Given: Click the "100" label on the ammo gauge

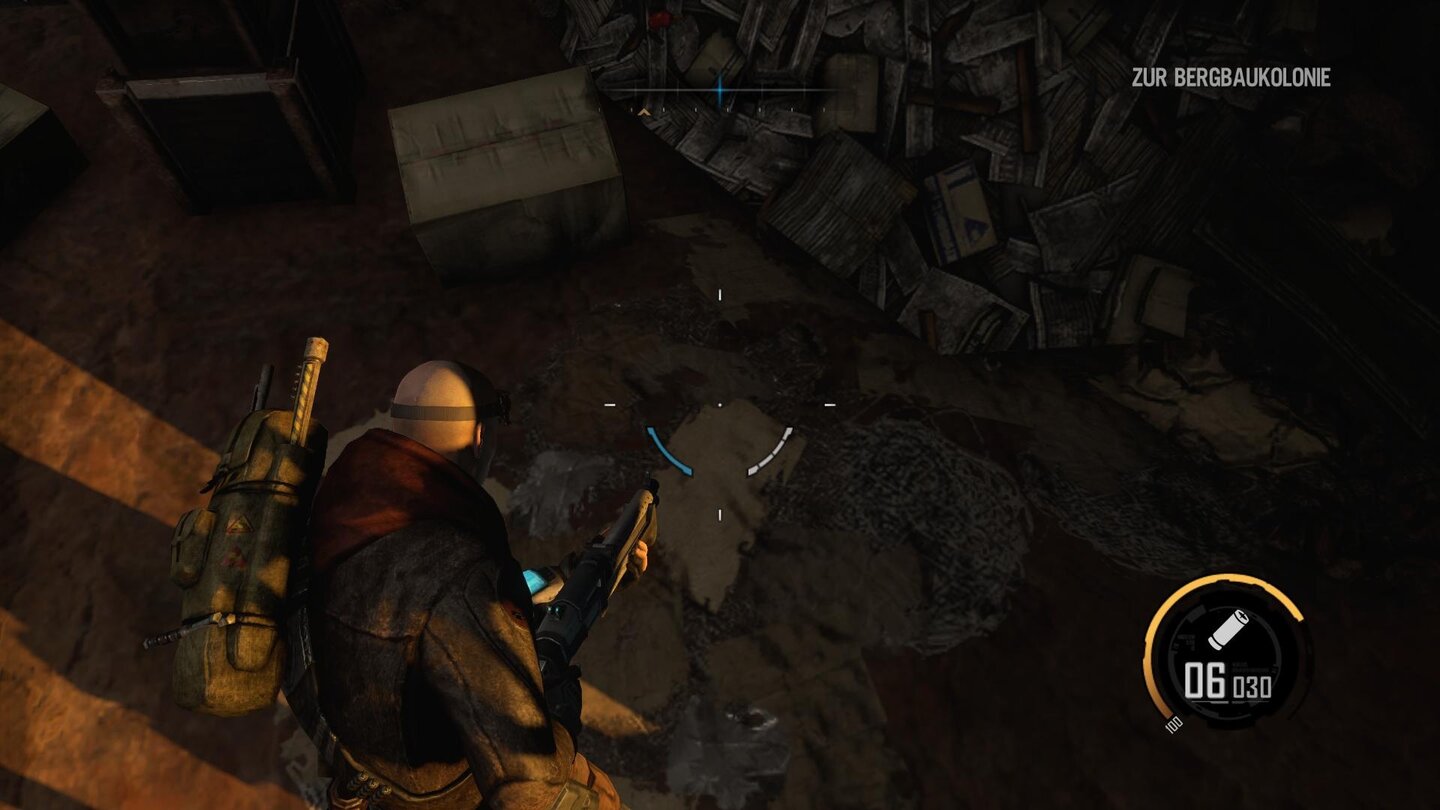Looking at the screenshot, I should 1173,722.
